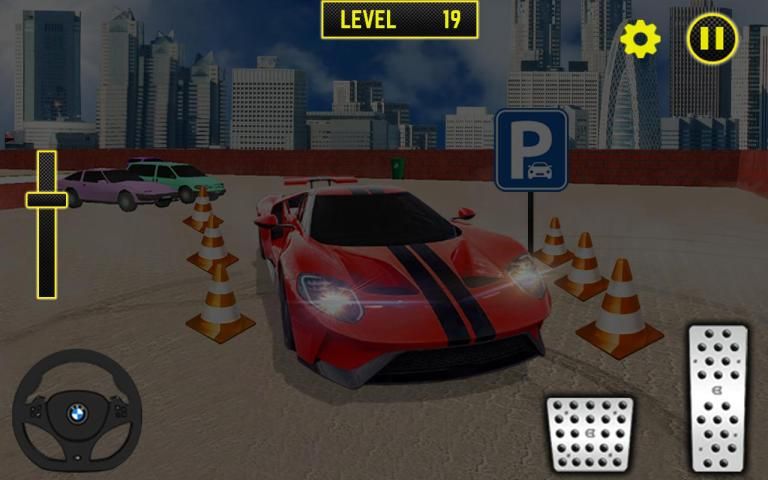Open settings with the yellow gear icon
Viewport: 768px width, 480px height.
click(640, 39)
